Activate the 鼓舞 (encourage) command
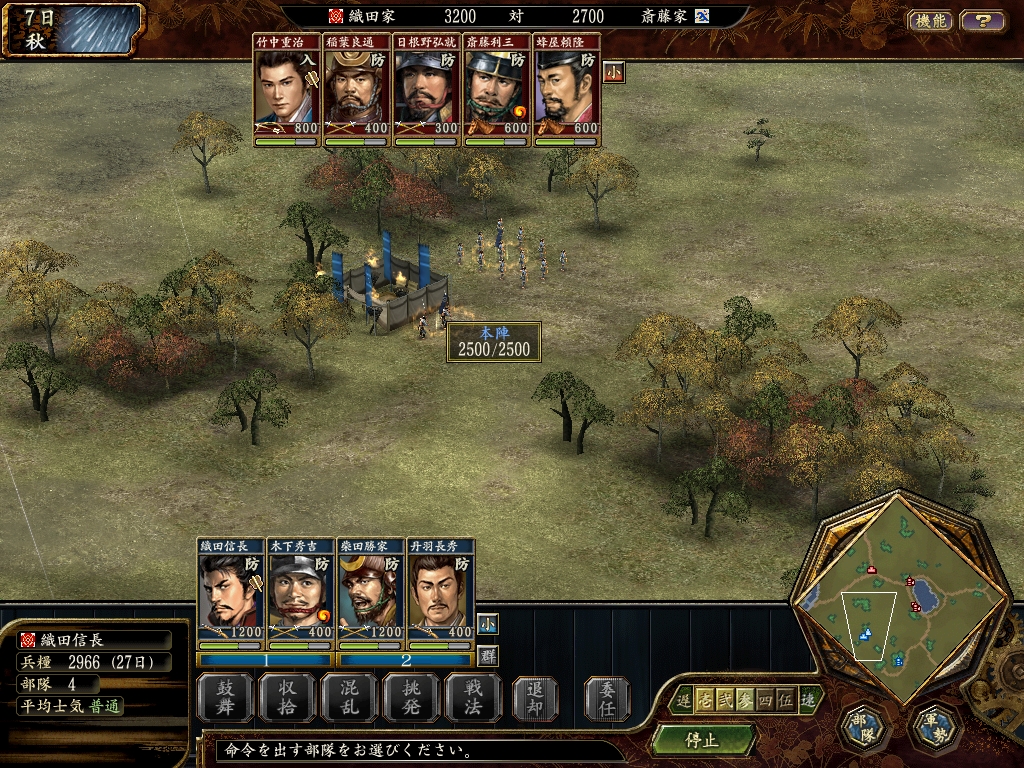Image resolution: width=1024 pixels, height=768 pixels. click(x=225, y=698)
